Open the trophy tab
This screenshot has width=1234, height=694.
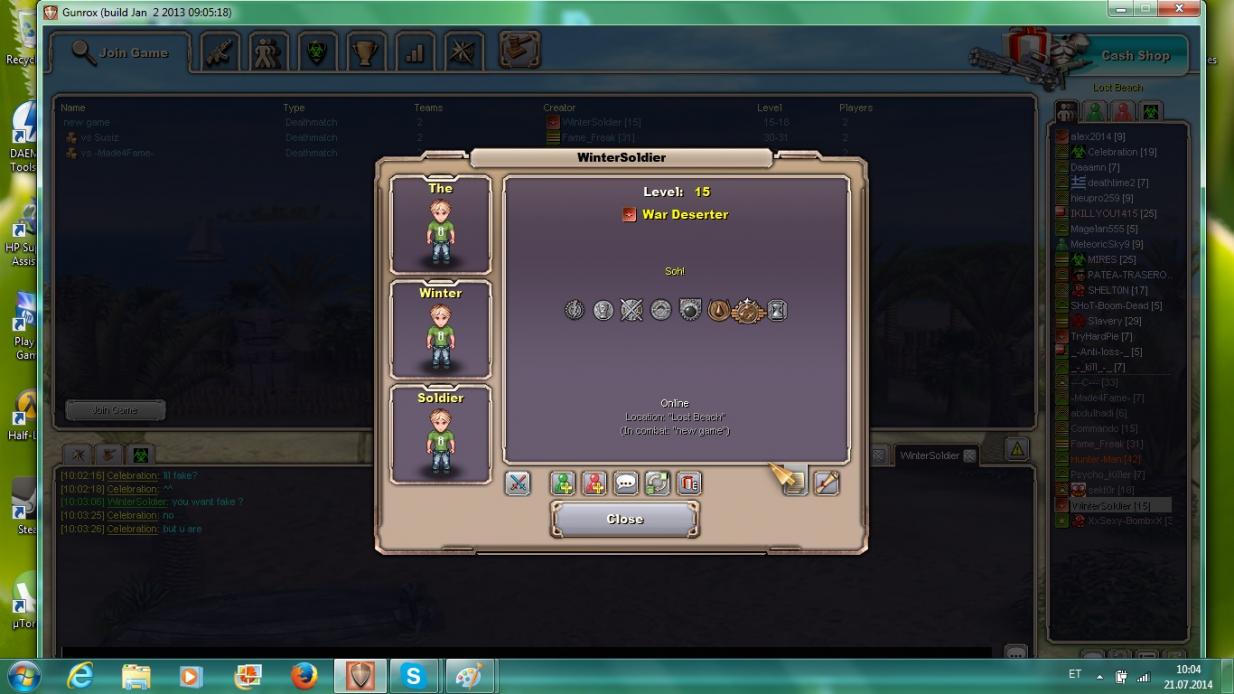[x=366, y=53]
